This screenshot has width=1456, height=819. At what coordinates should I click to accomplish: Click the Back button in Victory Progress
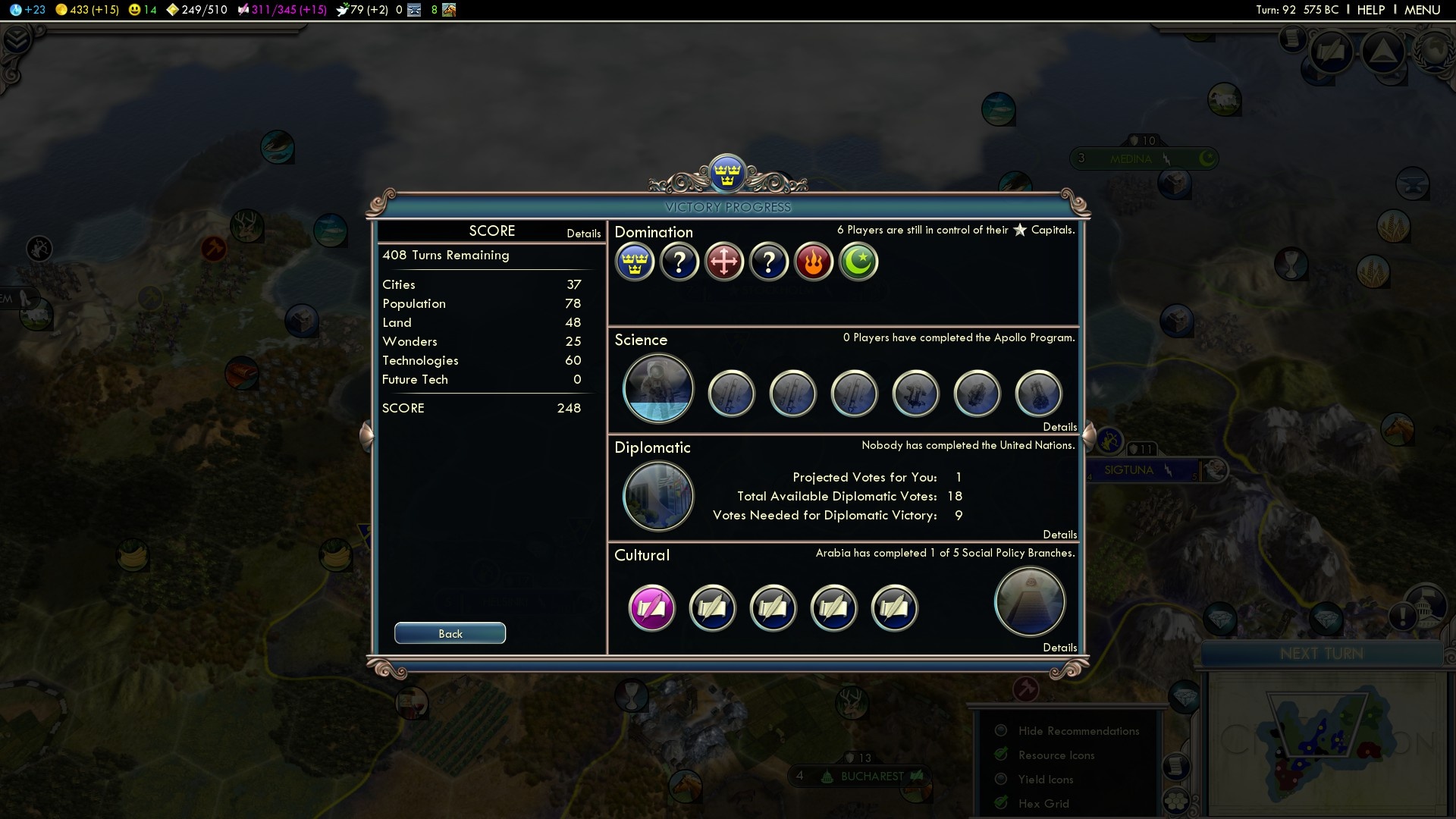tap(450, 633)
